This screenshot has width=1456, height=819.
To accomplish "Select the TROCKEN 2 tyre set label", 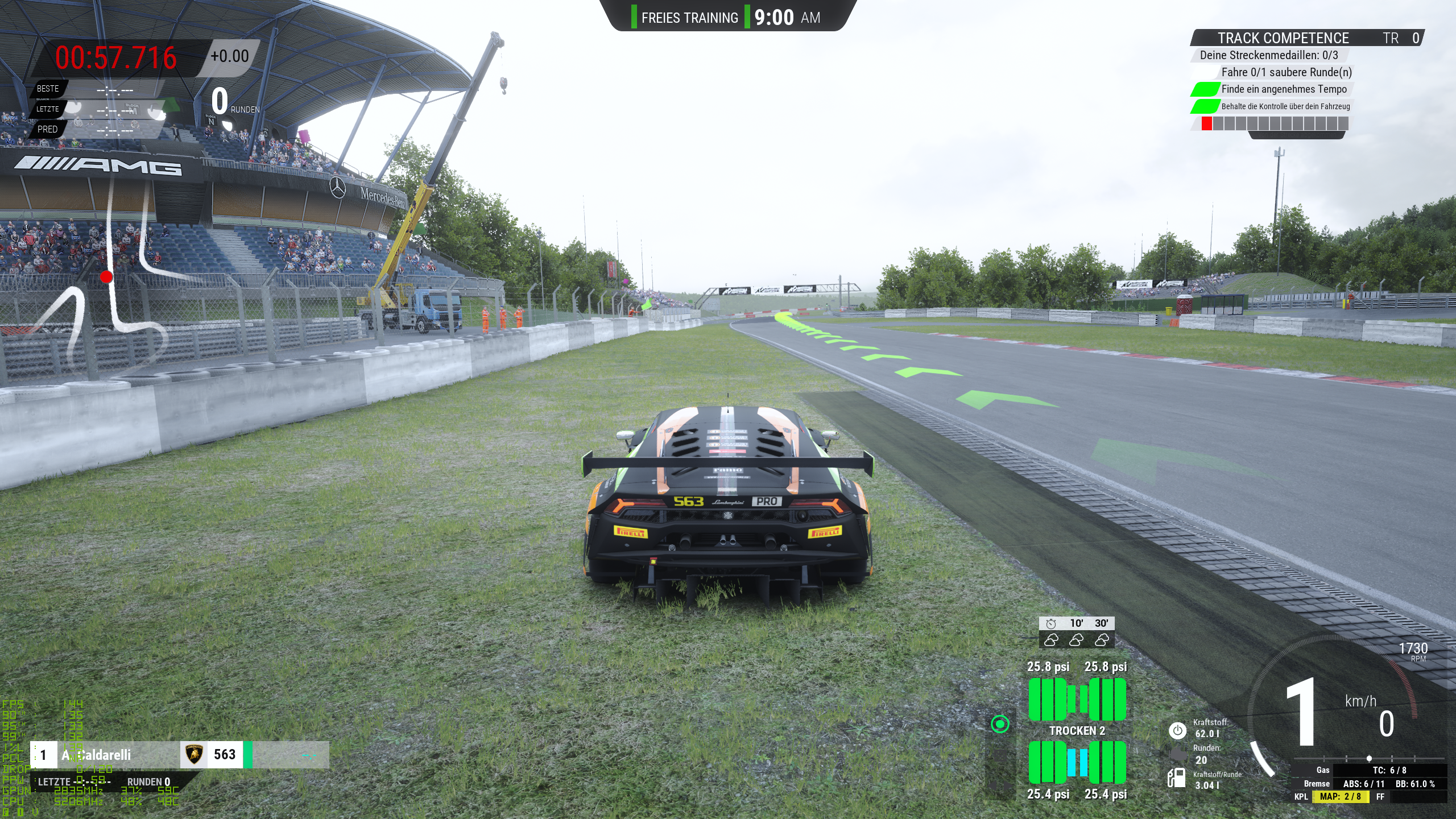I will (x=1077, y=731).
